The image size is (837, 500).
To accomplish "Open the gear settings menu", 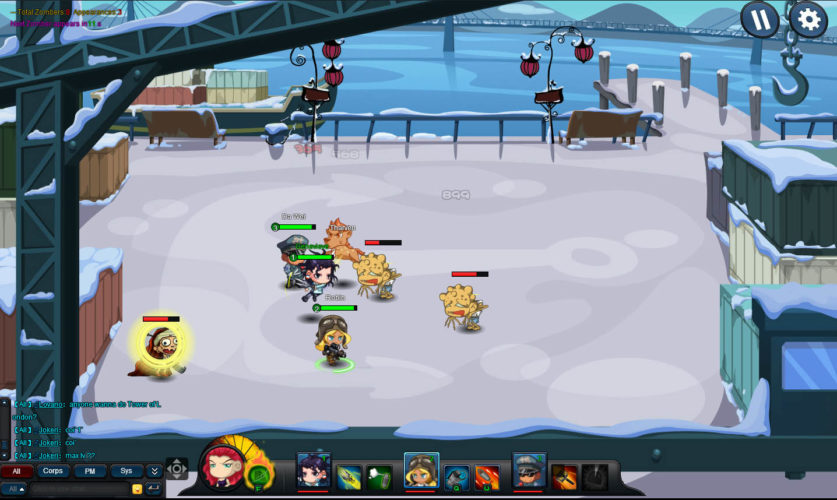I will coord(808,19).
